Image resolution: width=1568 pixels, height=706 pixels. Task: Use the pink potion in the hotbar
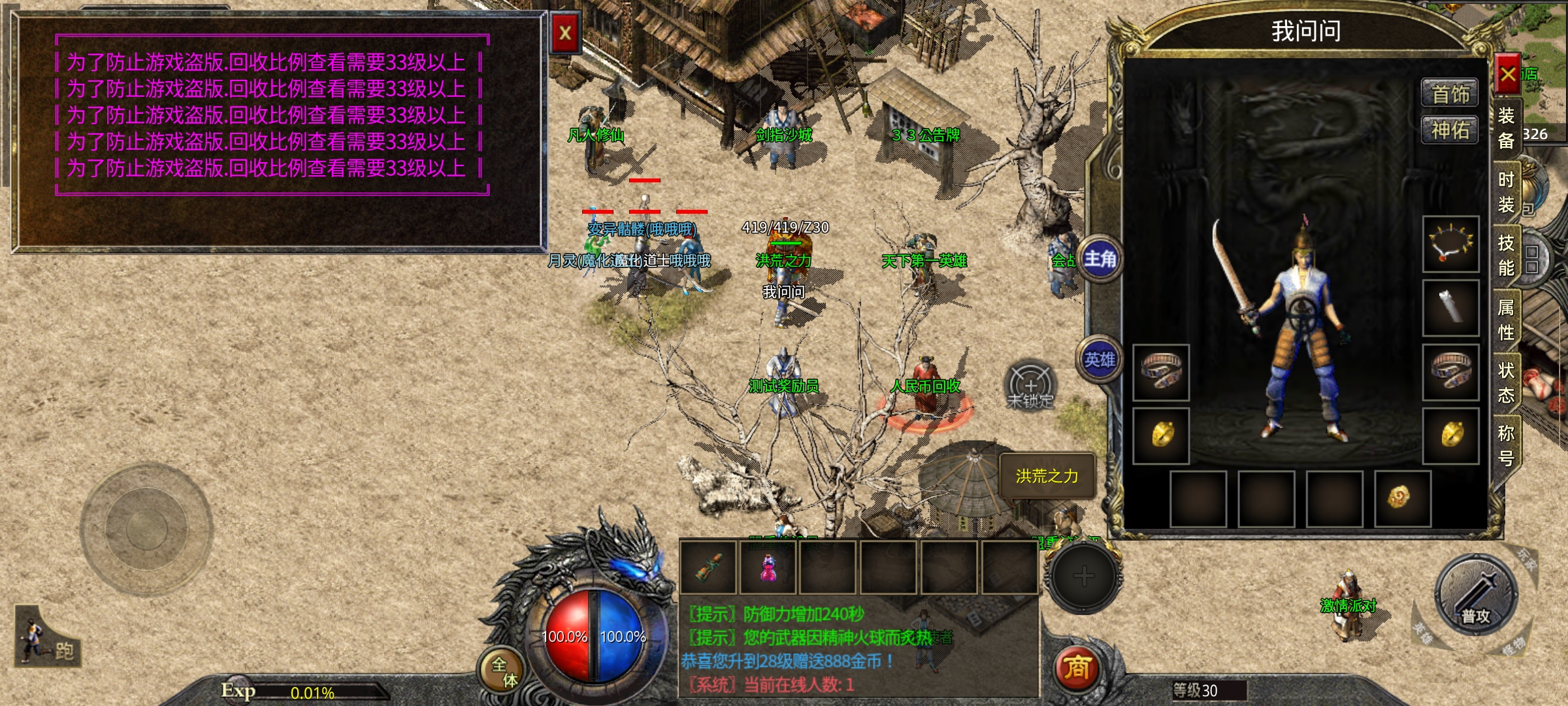point(768,567)
